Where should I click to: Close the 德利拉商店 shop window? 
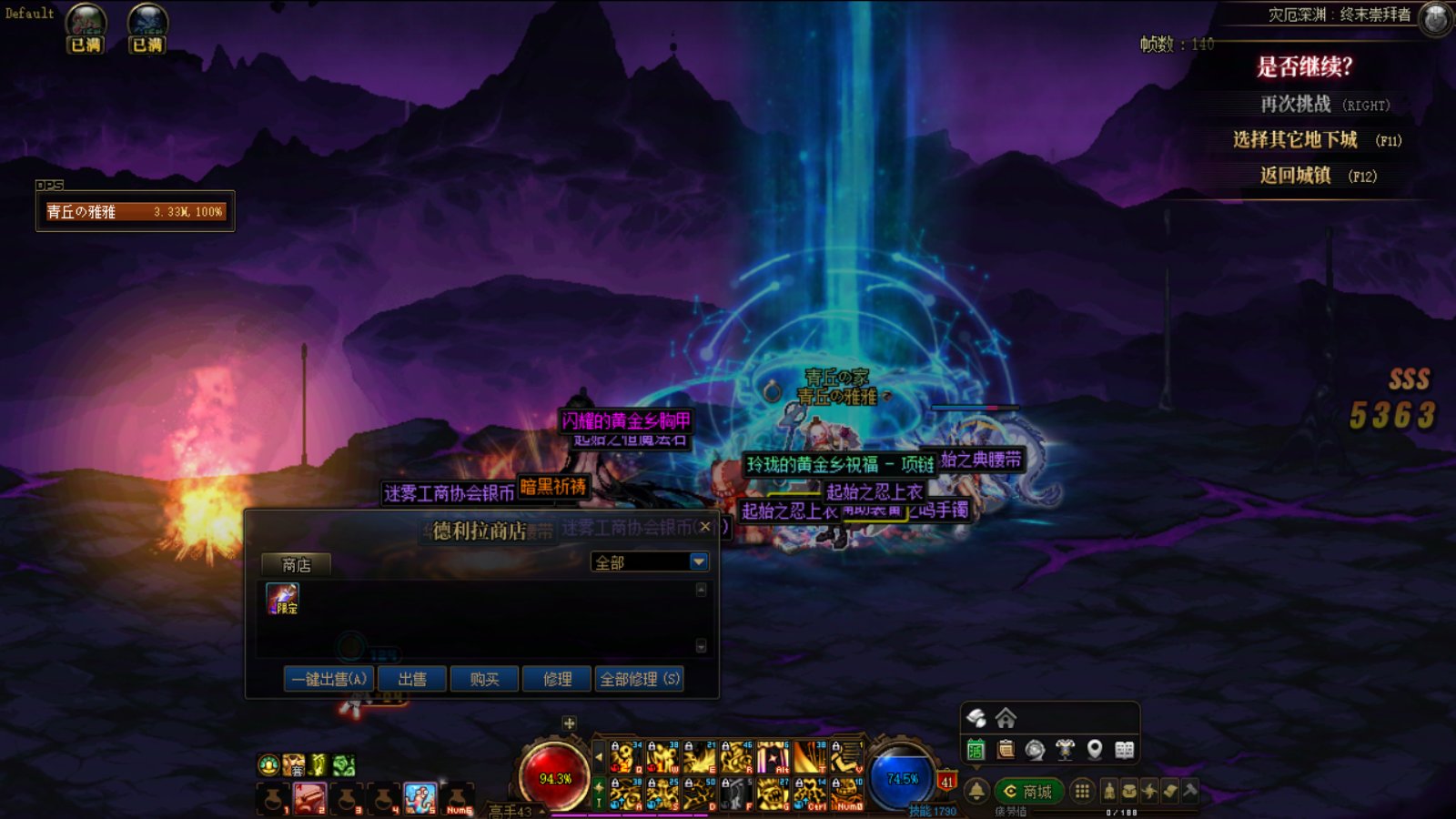[x=704, y=527]
